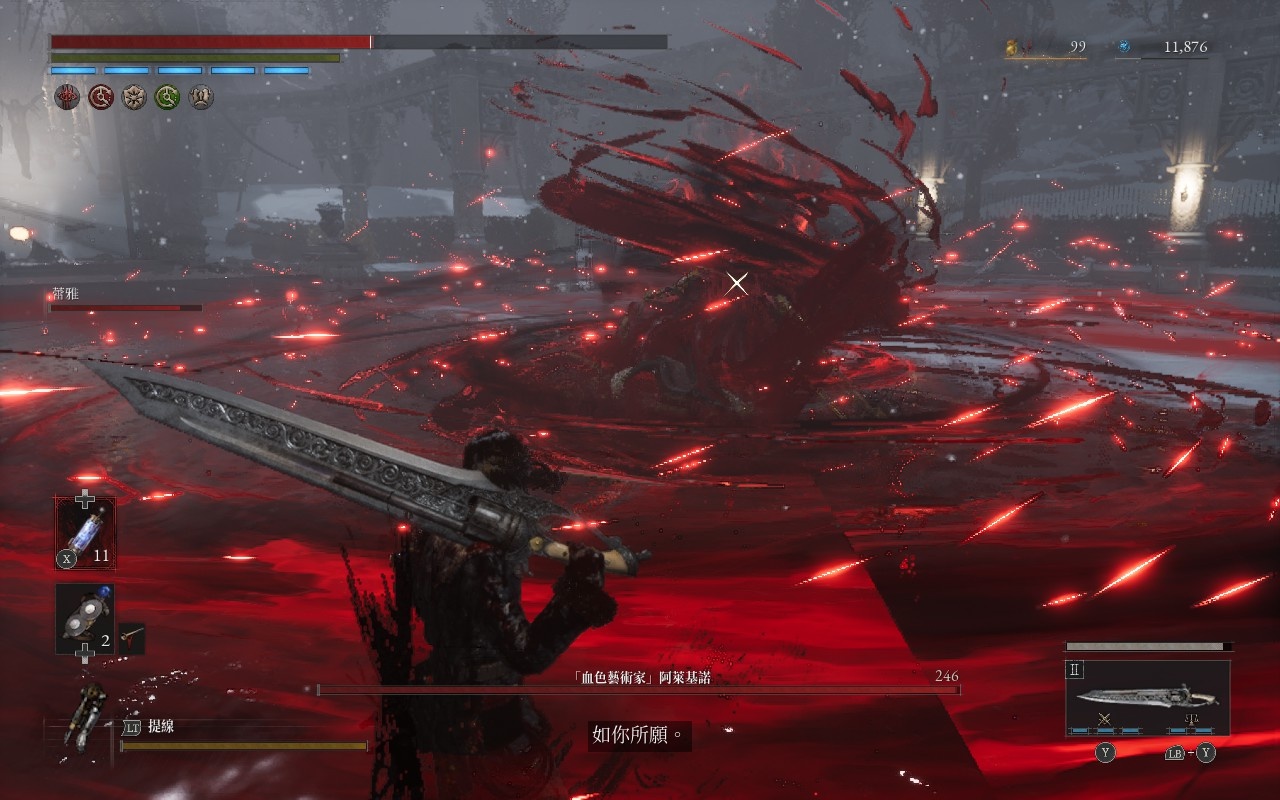Click the weapon slot II badge
This screenshot has width=1280, height=800.
click(x=1077, y=670)
